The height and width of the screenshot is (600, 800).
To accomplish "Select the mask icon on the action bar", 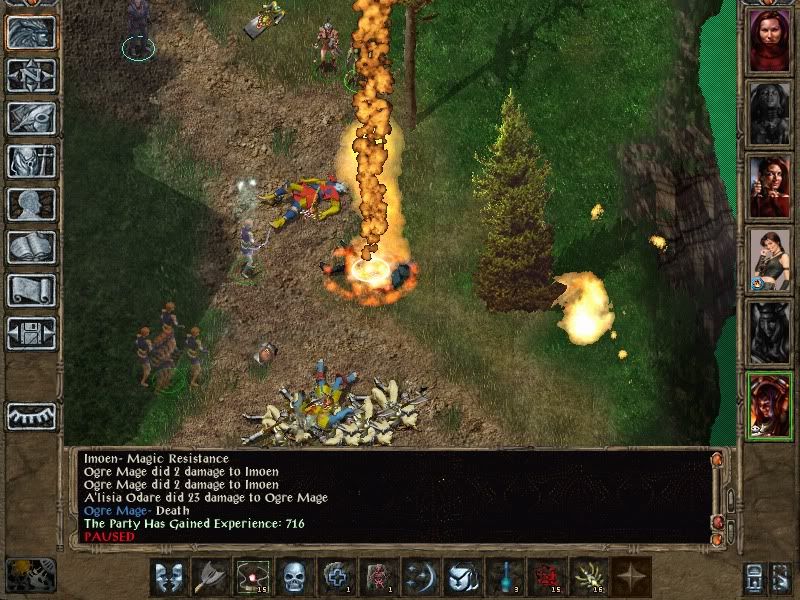I will 168,577.
